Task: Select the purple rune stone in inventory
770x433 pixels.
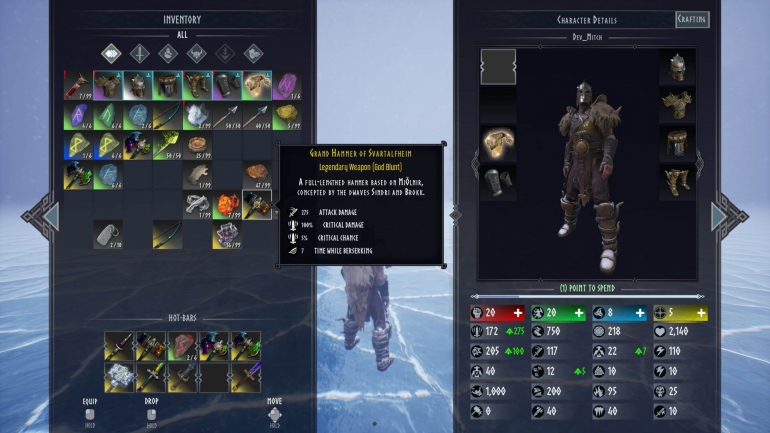Action: pos(286,86)
